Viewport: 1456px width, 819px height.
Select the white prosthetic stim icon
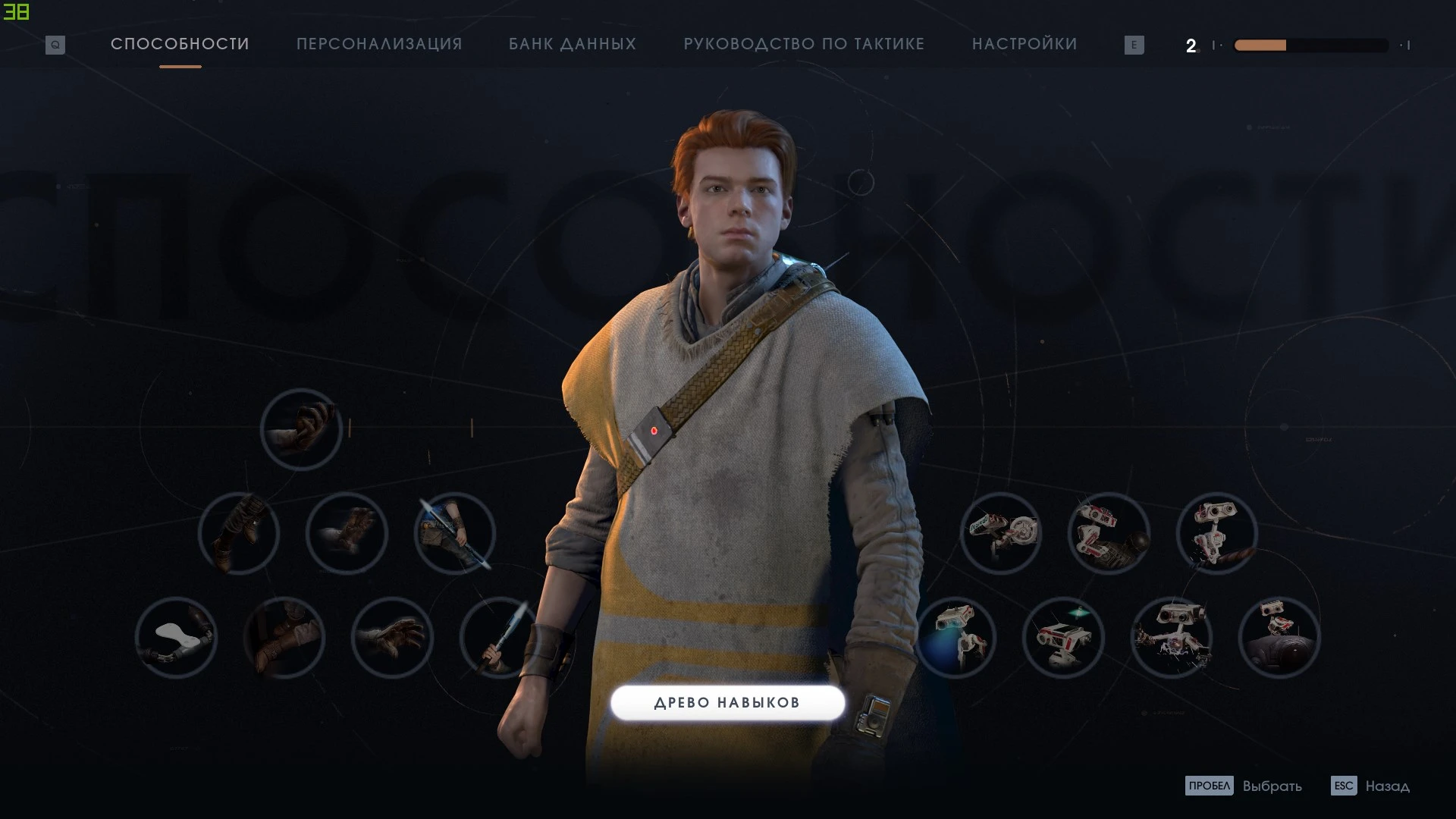coord(177,639)
